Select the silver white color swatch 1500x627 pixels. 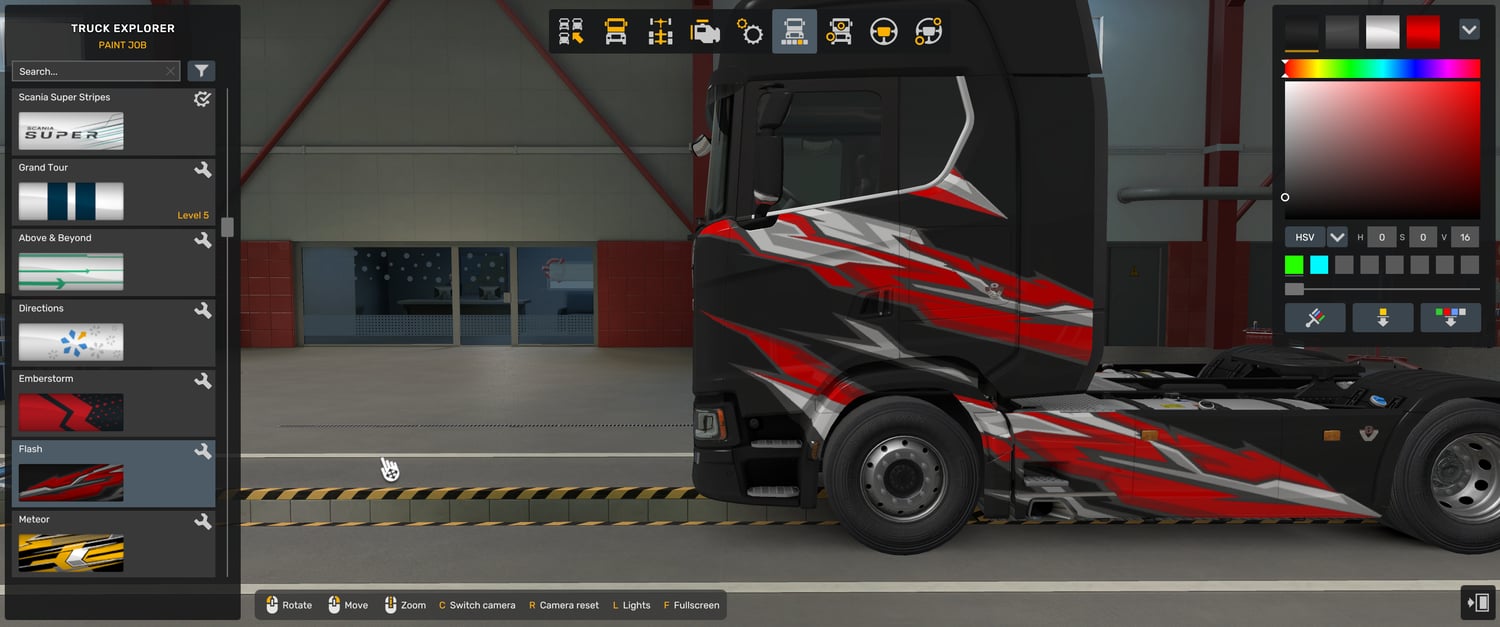point(1383,32)
